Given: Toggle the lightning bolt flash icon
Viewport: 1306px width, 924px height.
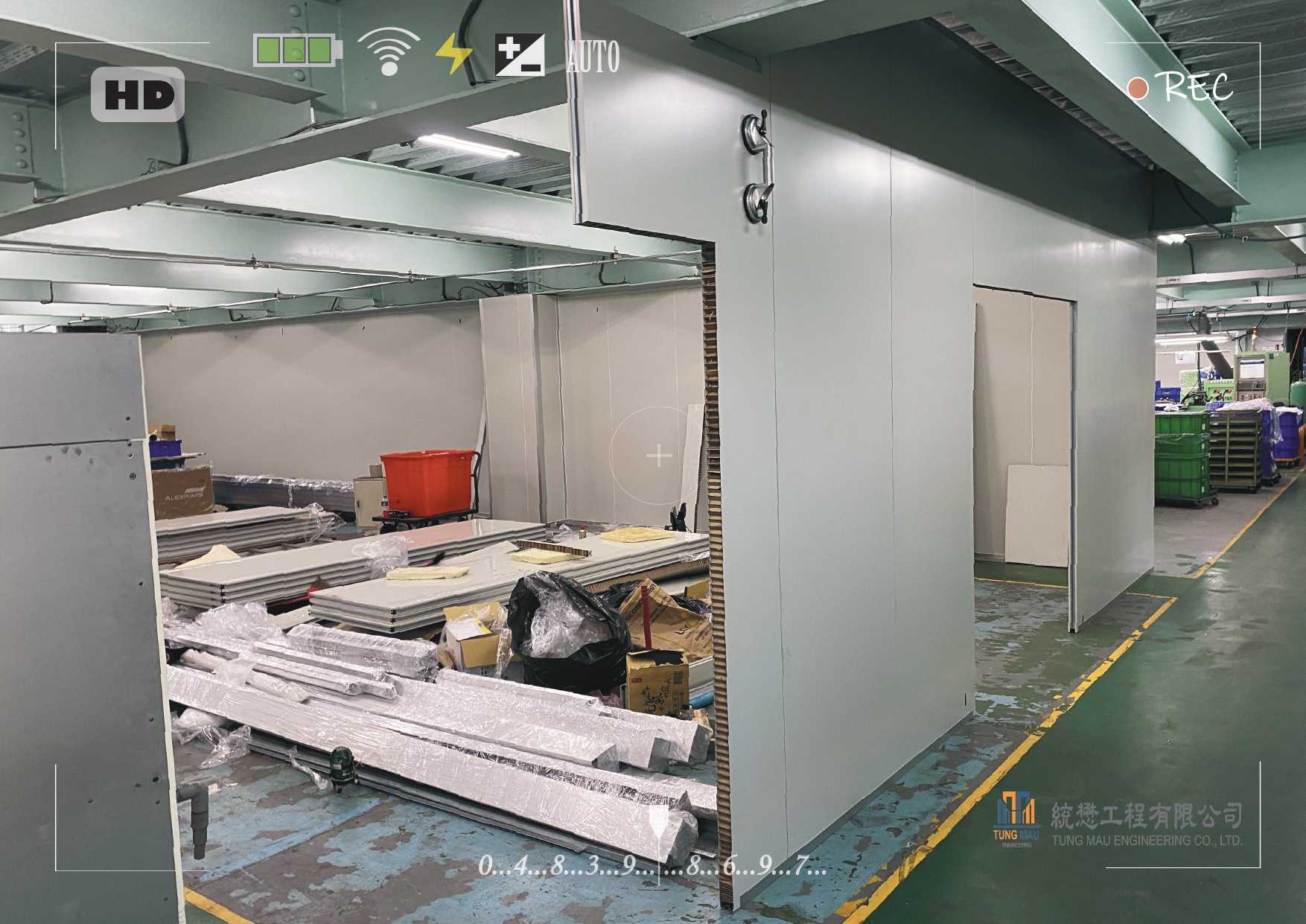Looking at the screenshot, I should [x=453, y=54].
